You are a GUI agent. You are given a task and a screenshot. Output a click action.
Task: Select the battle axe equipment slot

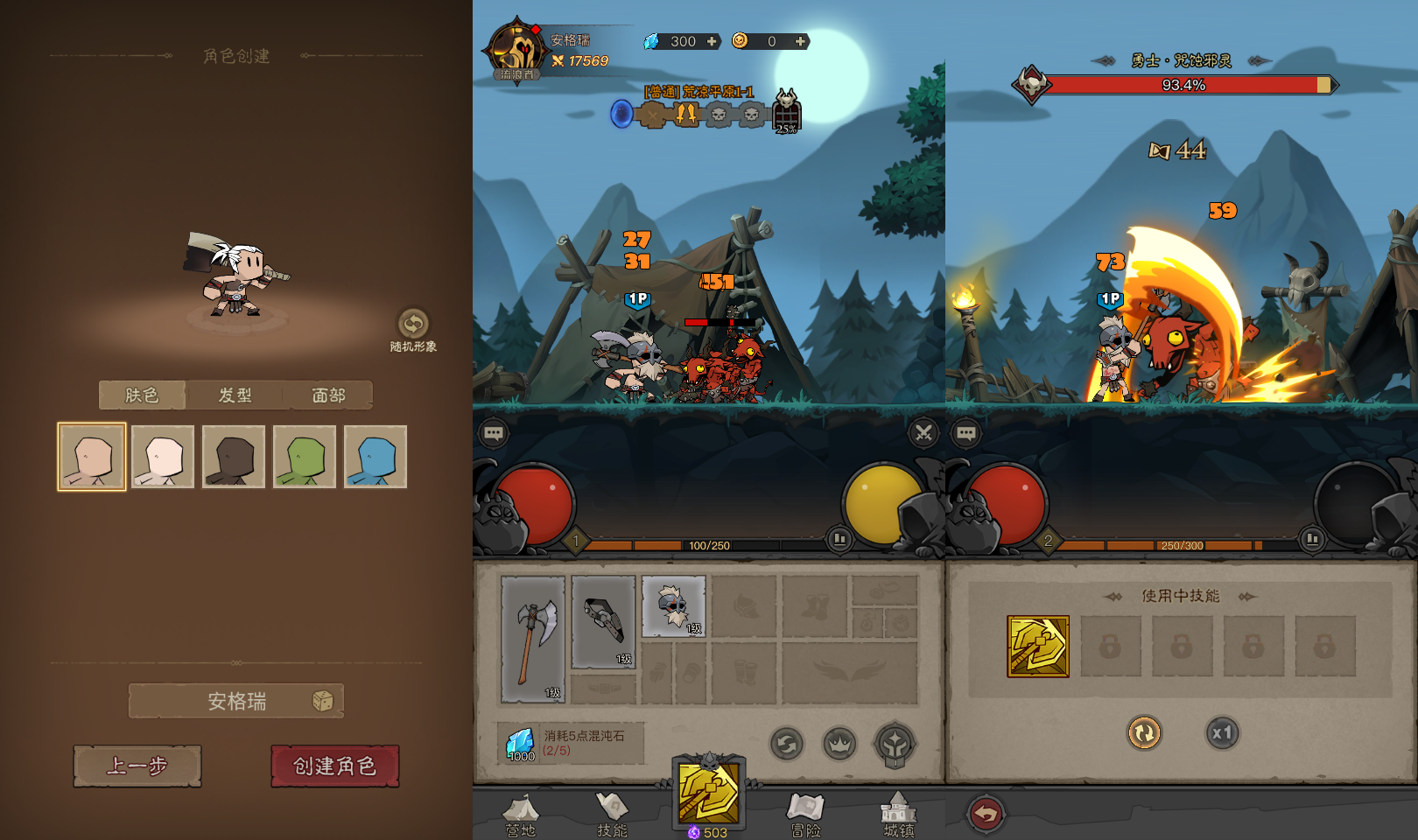tap(533, 639)
